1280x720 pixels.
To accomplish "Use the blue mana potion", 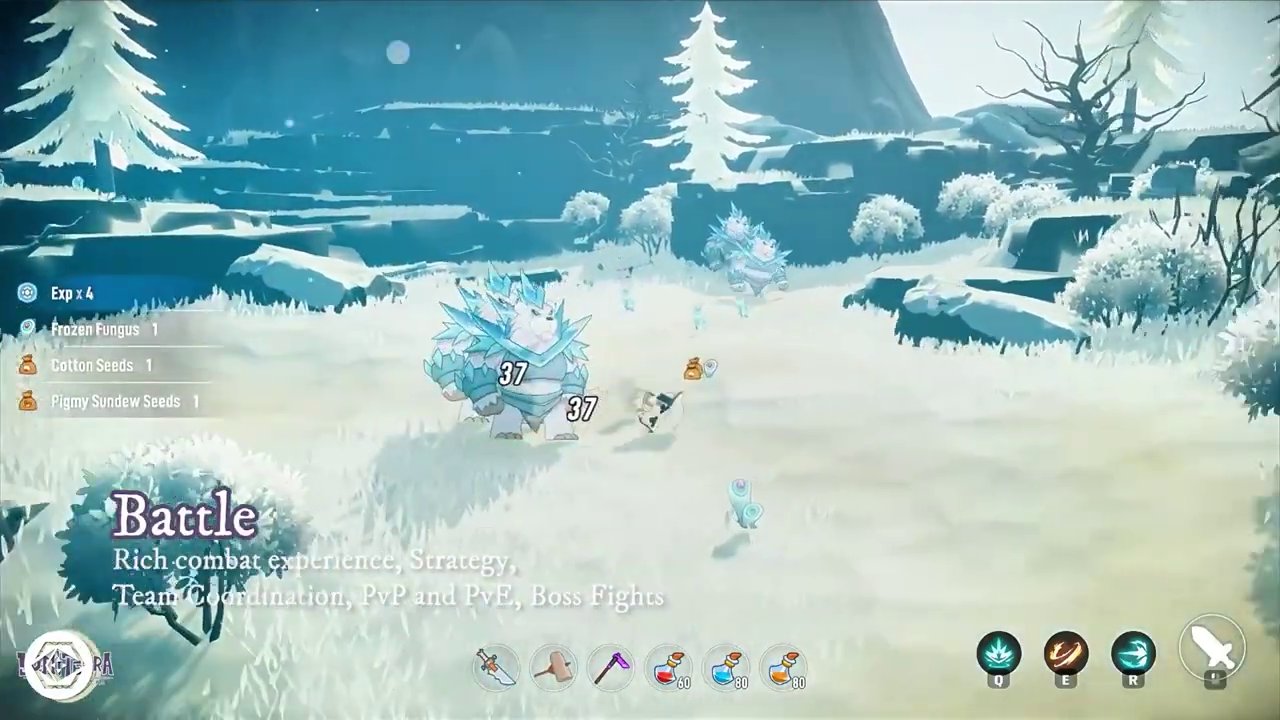I will point(728,669).
